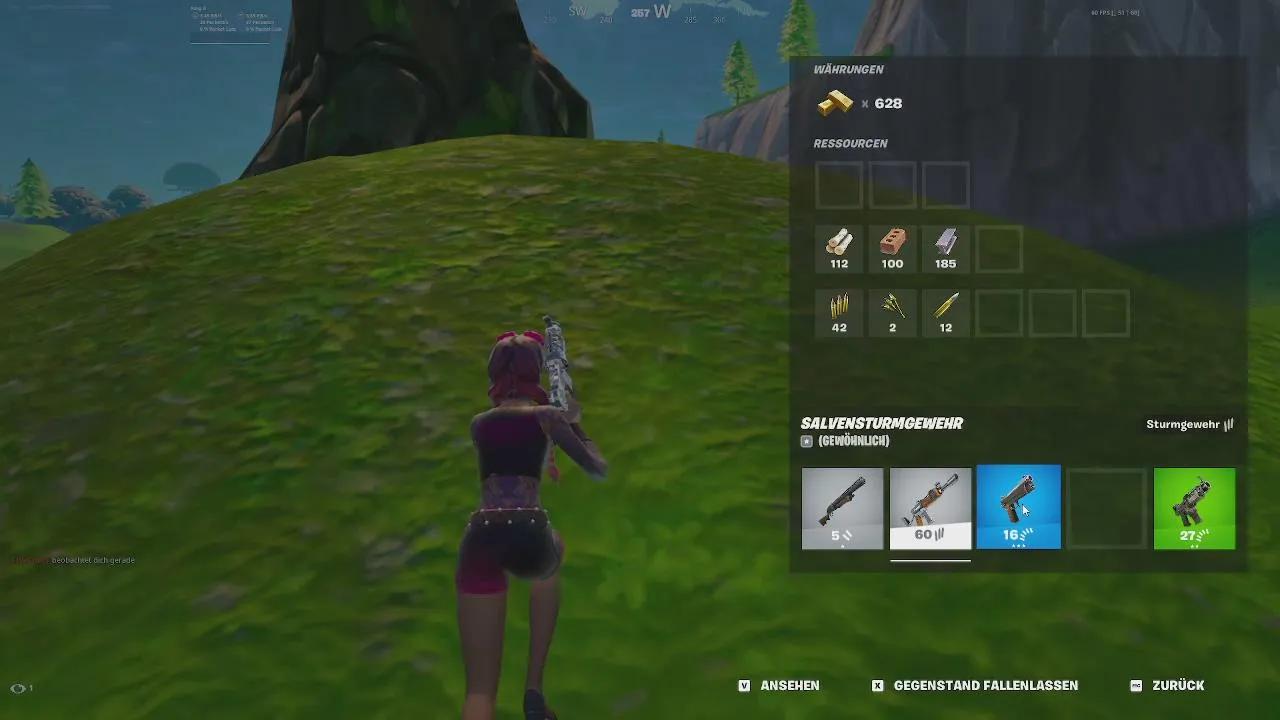This screenshot has height=720, width=1280.
Task: Click the ammo bar under the assault rifle
Action: tap(930, 563)
